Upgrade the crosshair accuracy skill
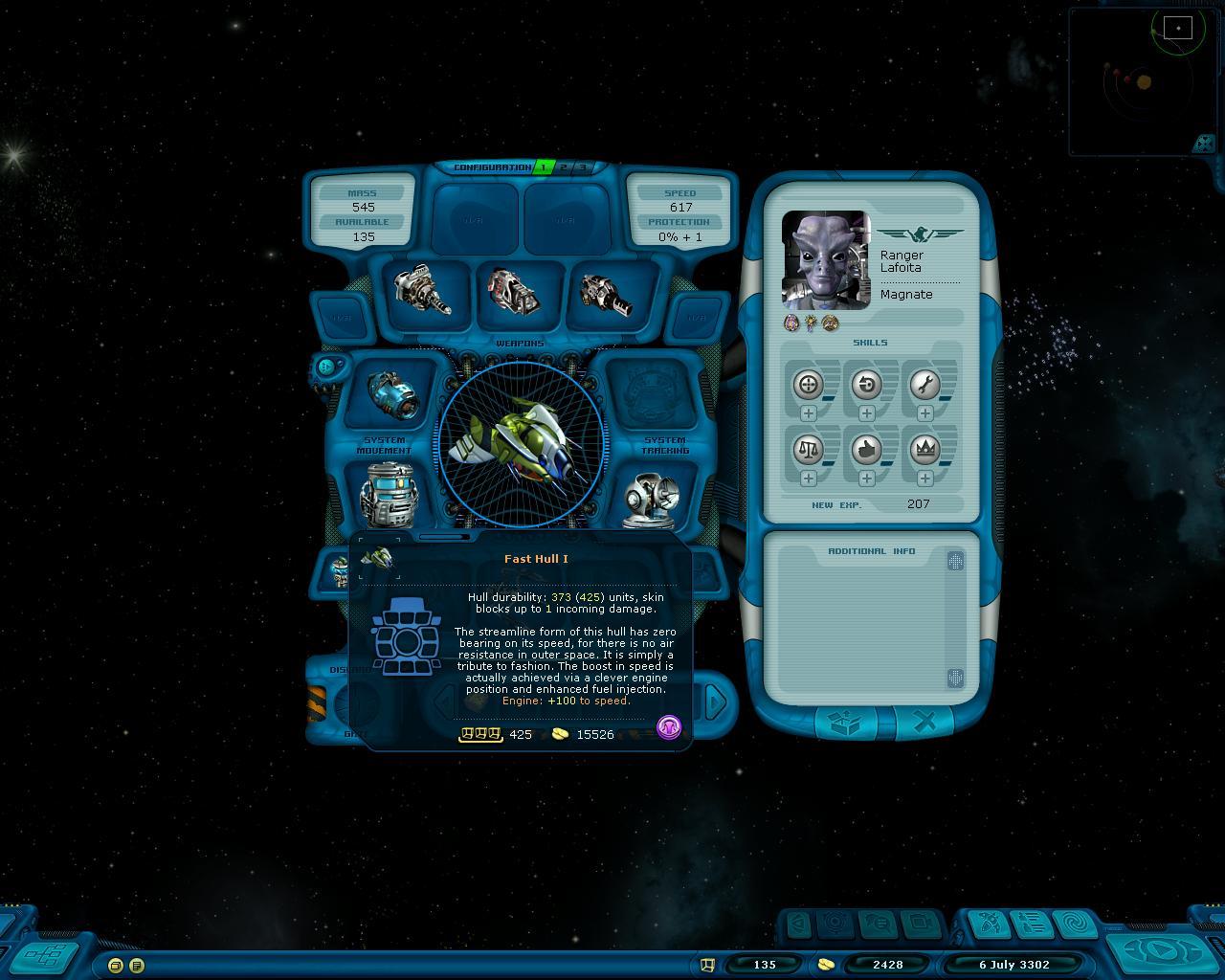The height and width of the screenshot is (980, 1225). tap(809, 413)
